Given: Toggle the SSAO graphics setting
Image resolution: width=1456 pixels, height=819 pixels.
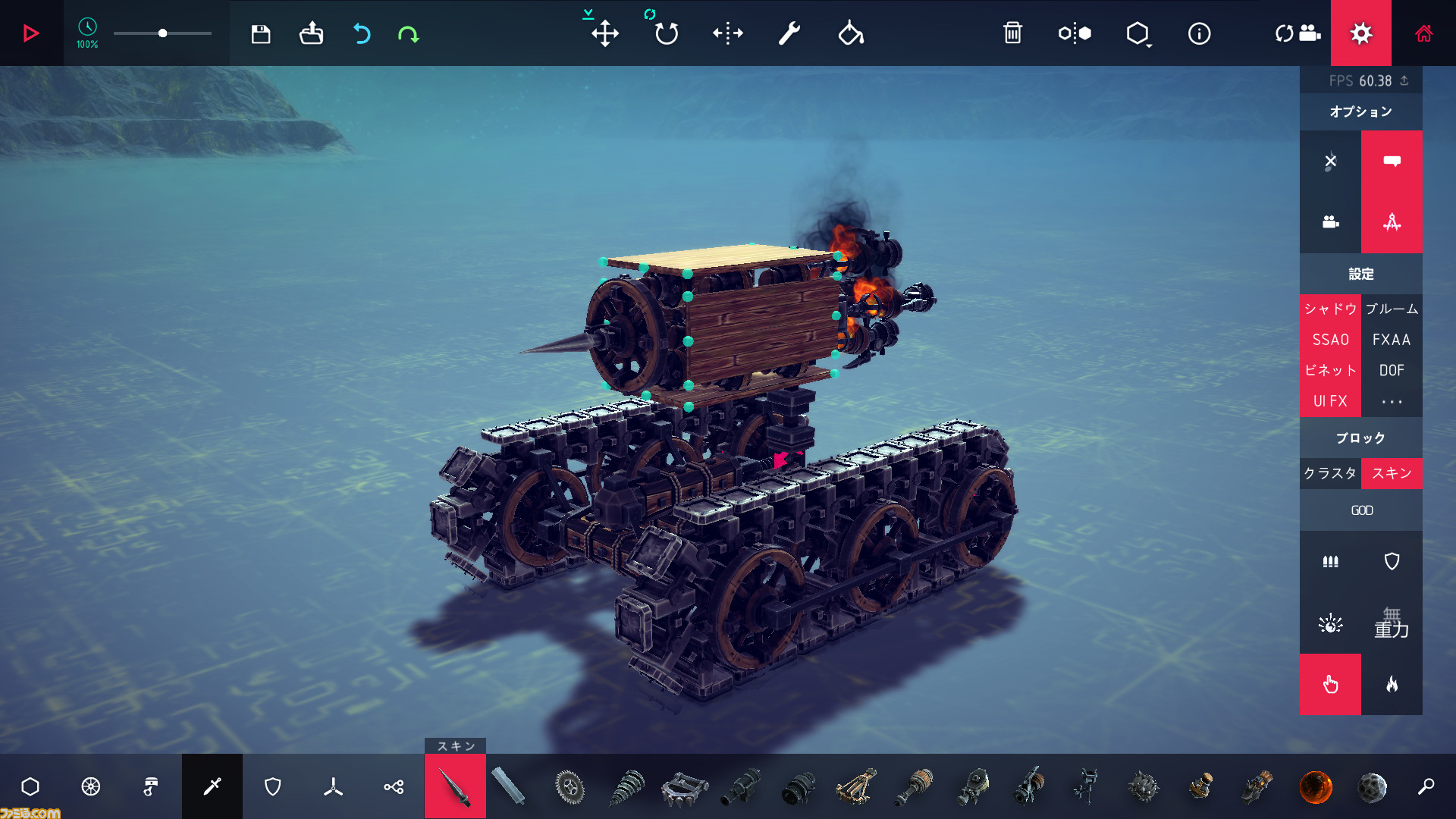Looking at the screenshot, I should click(1331, 339).
